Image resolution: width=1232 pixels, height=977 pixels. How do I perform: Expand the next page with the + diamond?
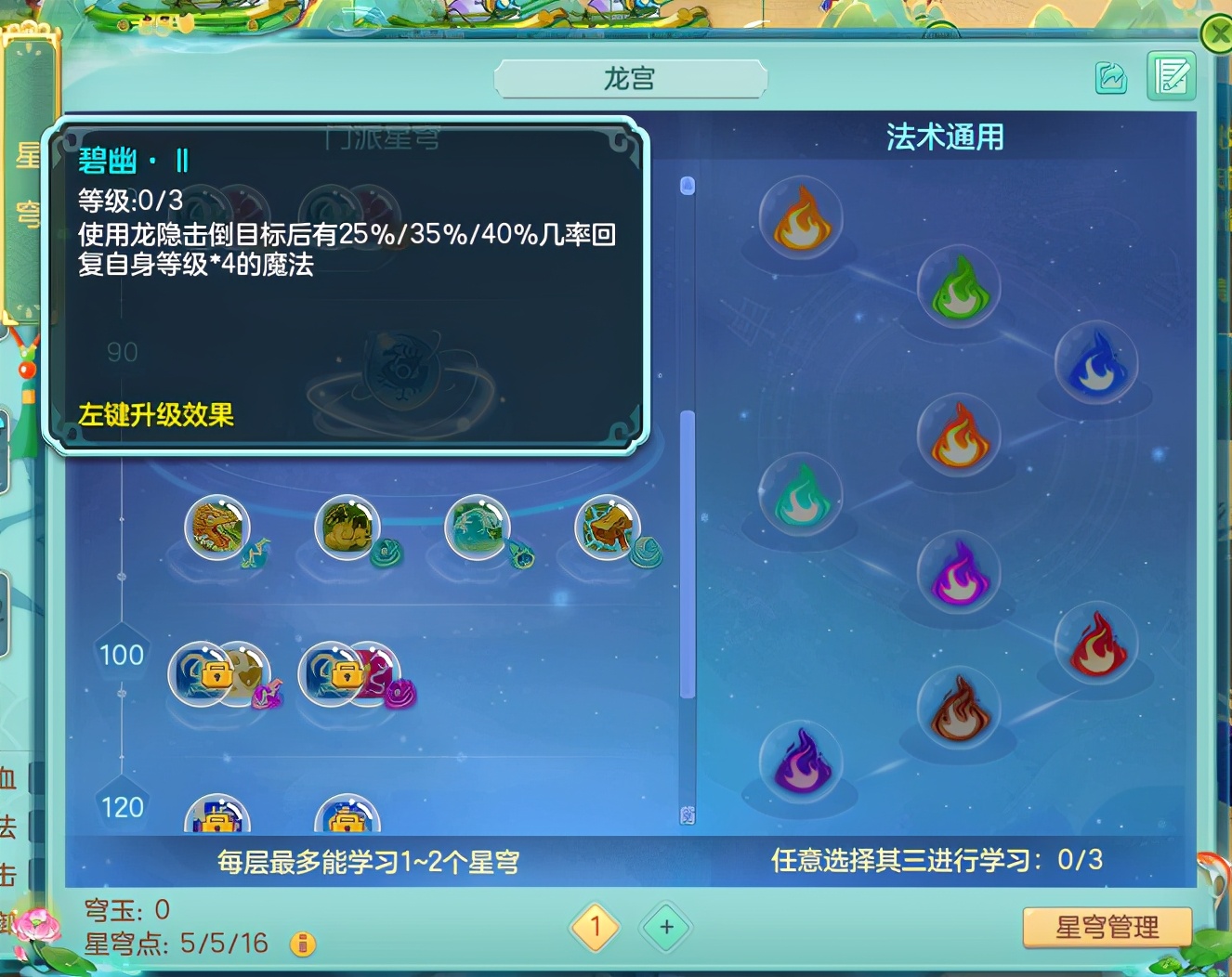pyautogui.click(x=665, y=927)
